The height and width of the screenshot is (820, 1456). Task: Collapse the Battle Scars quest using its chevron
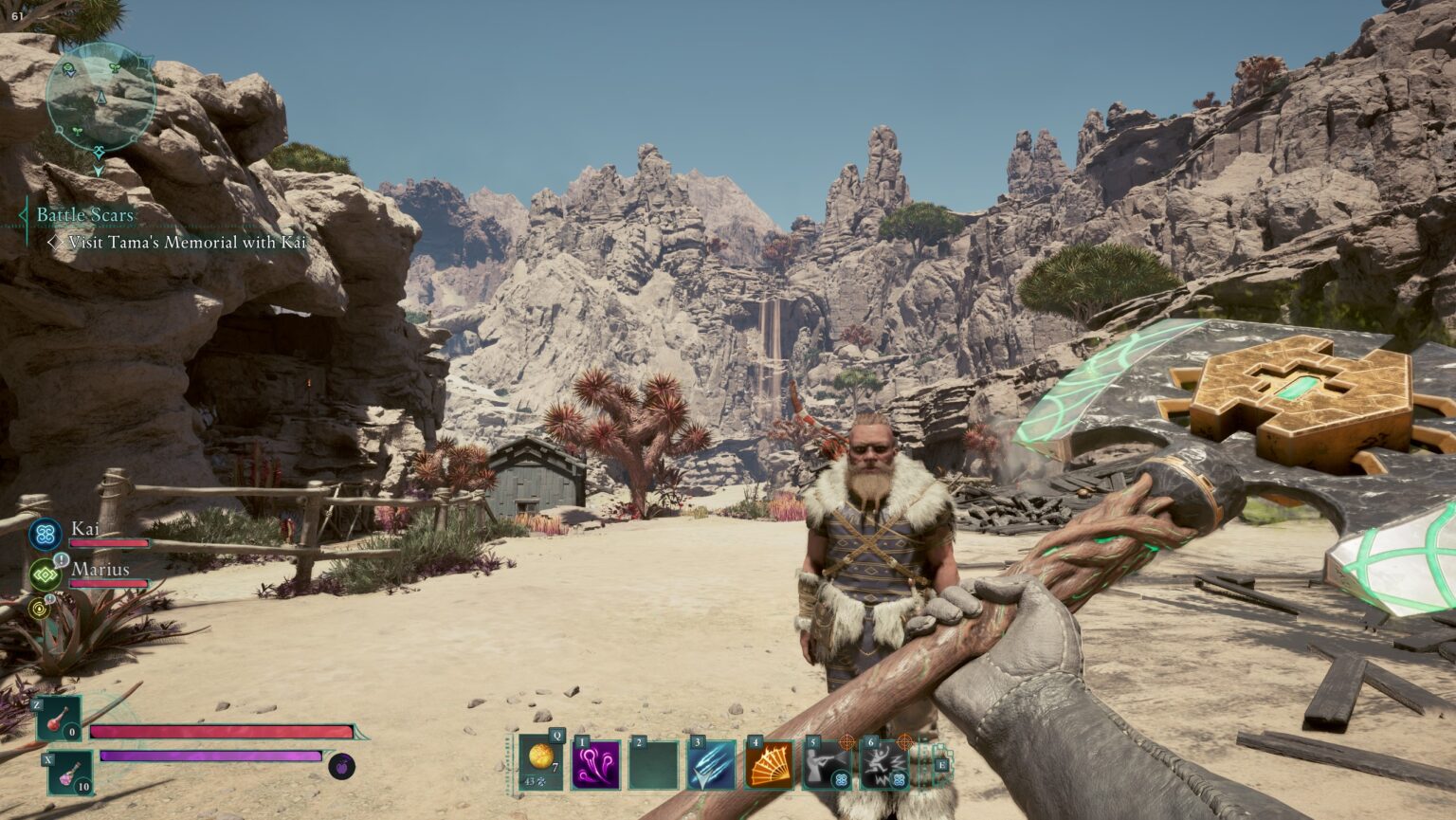pyautogui.click(x=25, y=214)
